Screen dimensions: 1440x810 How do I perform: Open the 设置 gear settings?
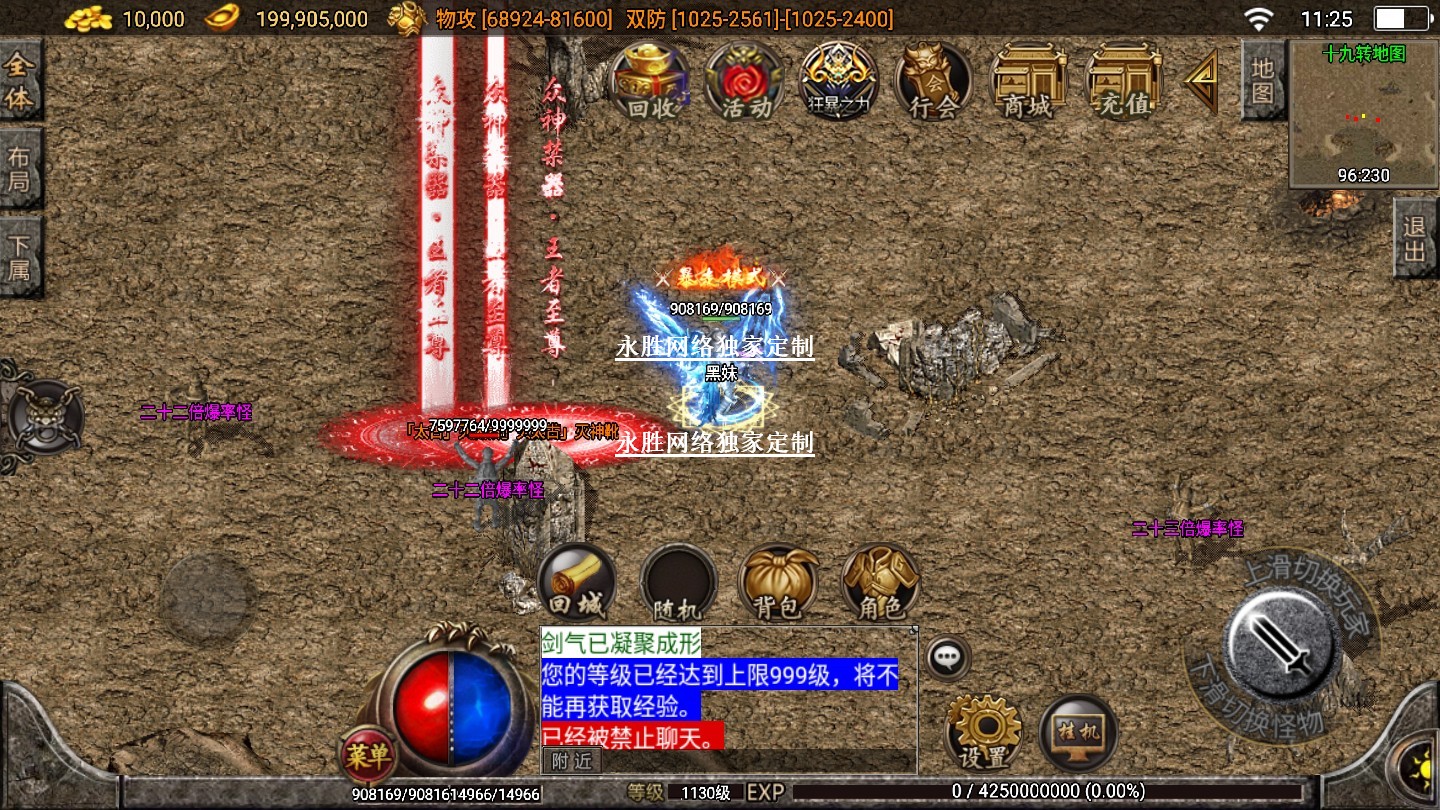983,732
